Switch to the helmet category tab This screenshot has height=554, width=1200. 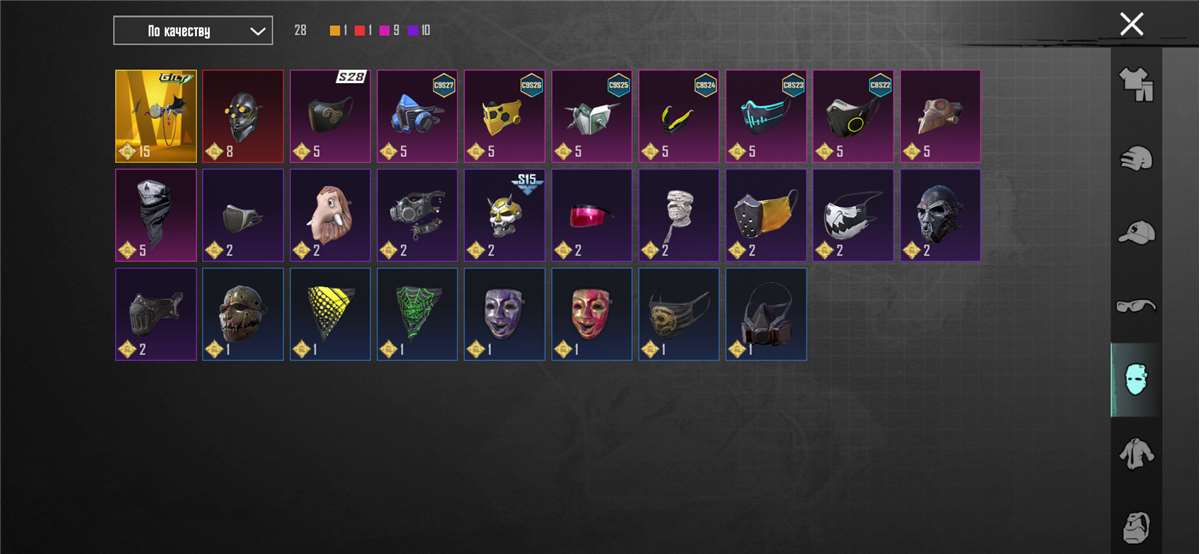tap(1136, 158)
